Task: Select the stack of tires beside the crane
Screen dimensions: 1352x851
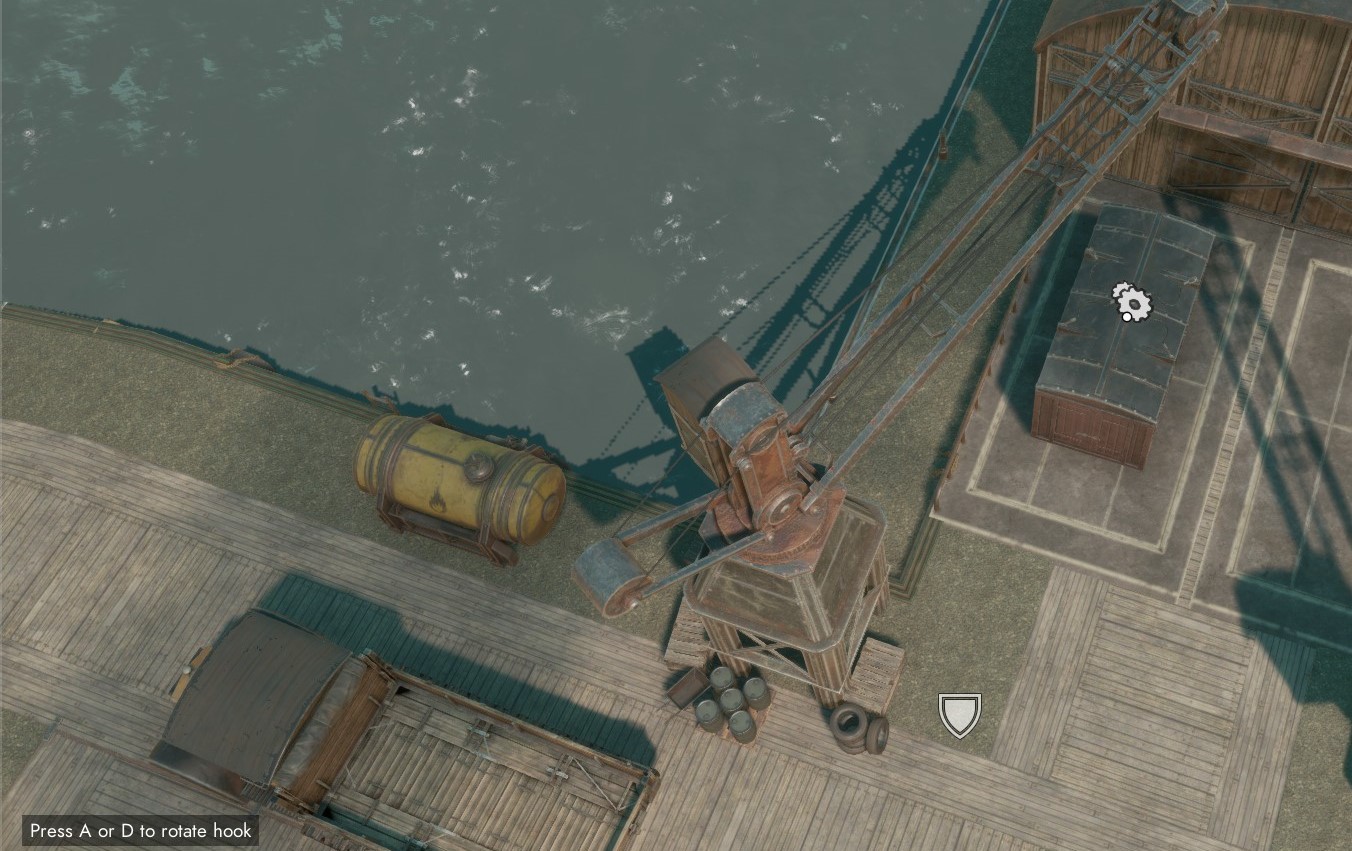Action: tap(851, 725)
